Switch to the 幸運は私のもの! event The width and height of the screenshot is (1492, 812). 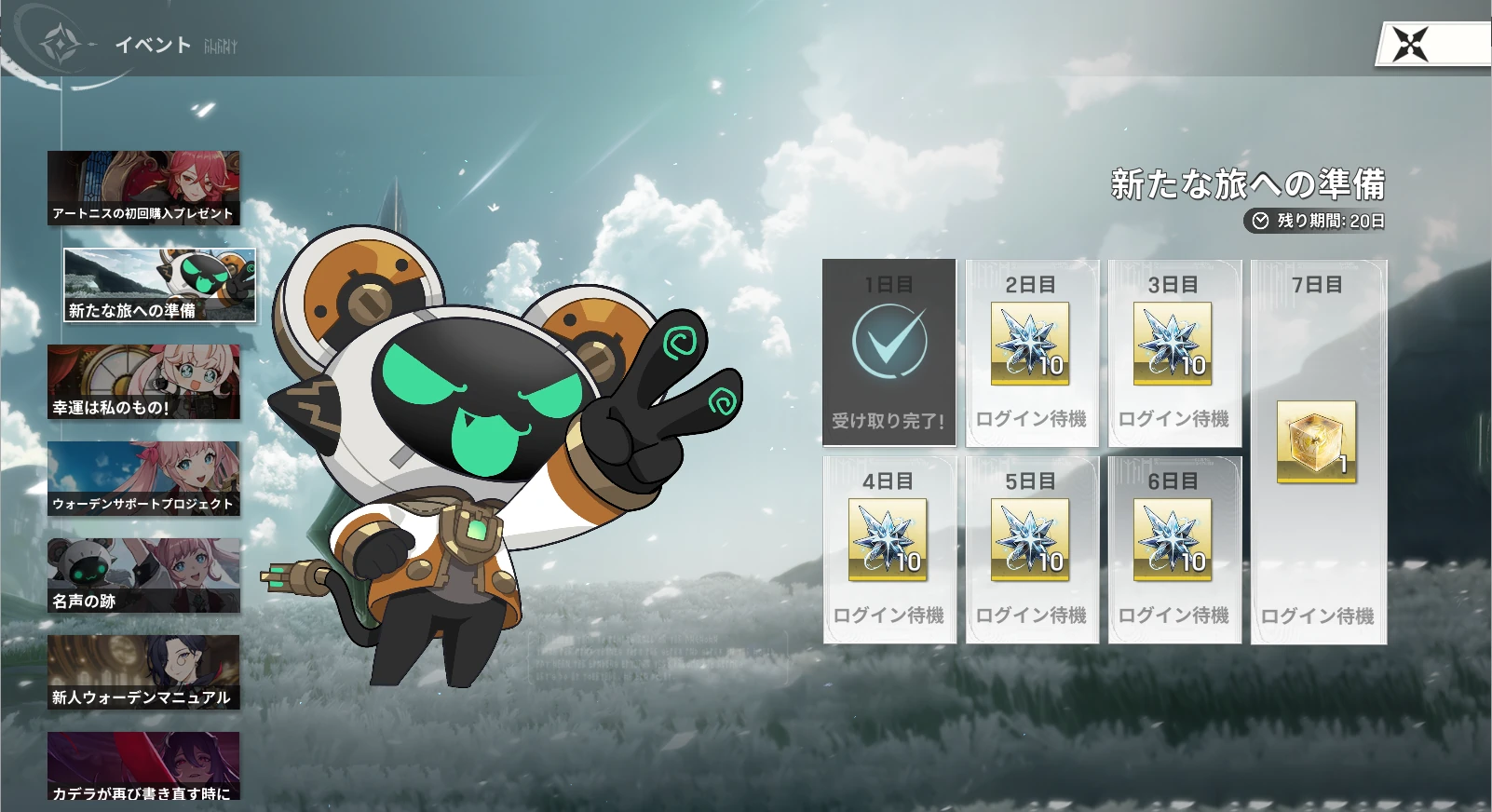143,382
